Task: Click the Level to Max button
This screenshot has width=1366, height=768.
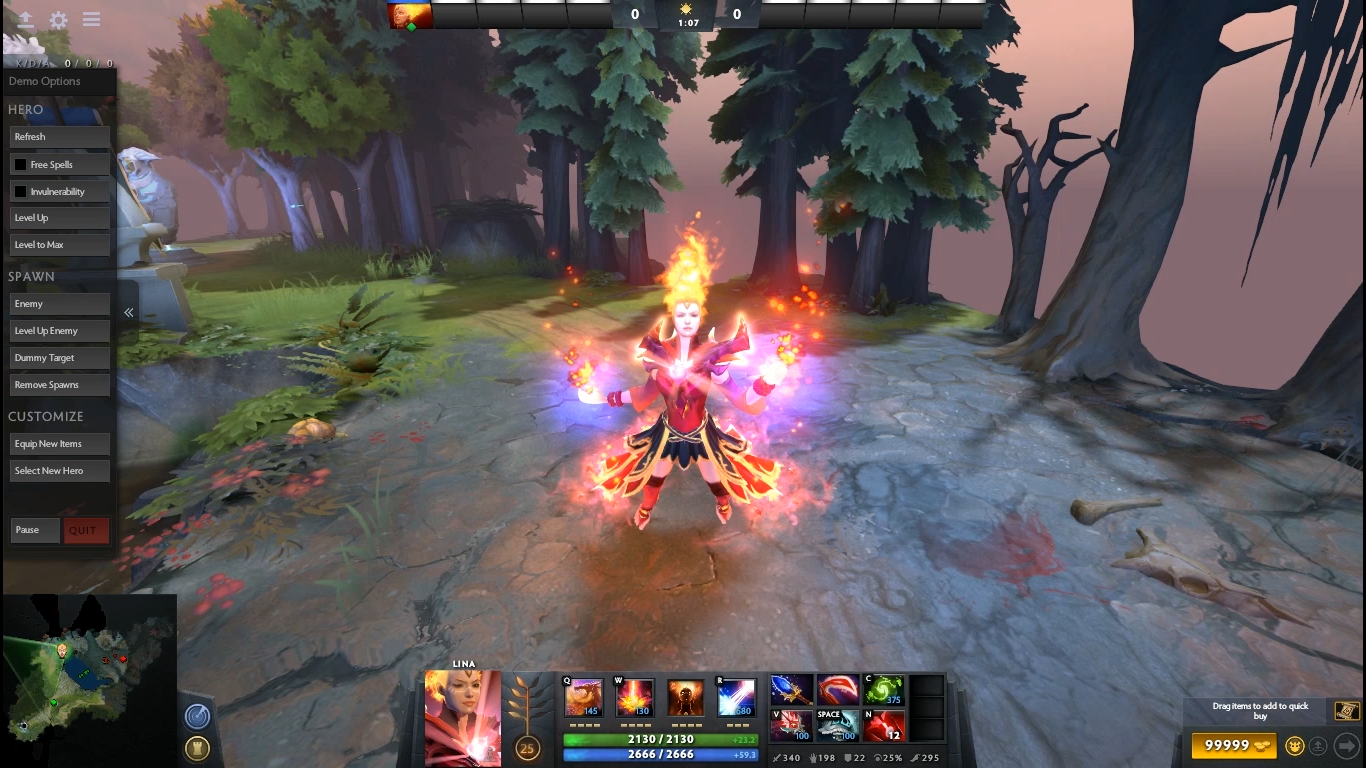Action: 59,245
